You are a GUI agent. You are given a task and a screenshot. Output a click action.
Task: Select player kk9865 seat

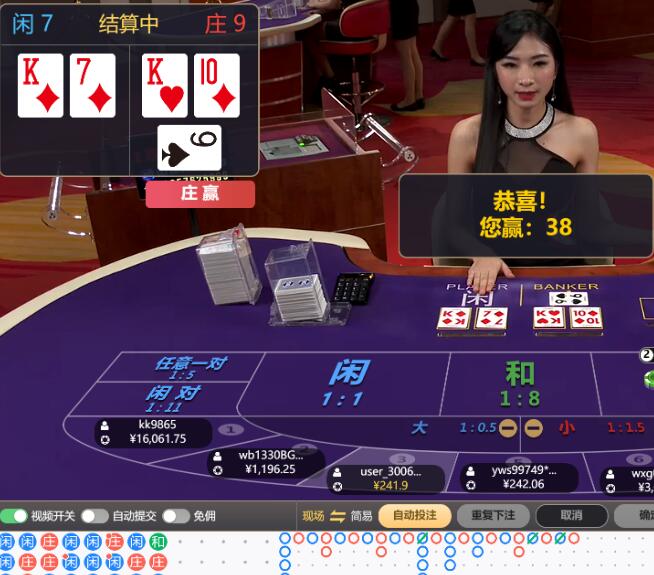click(155, 432)
